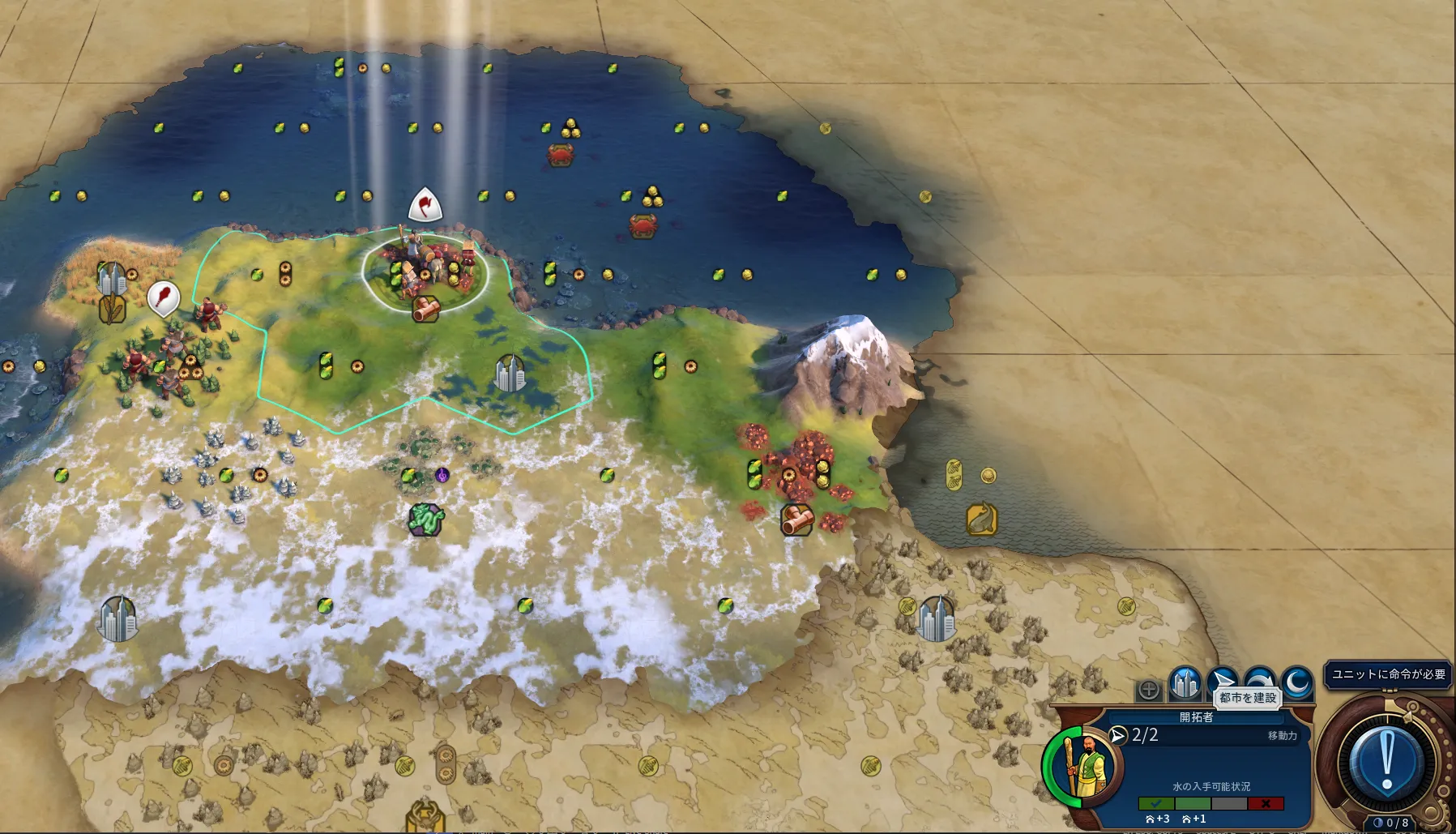Screen dimensions: 1456x834
Task: Click the unit-needs-orders exclamation globe
Action: (1386, 762)
